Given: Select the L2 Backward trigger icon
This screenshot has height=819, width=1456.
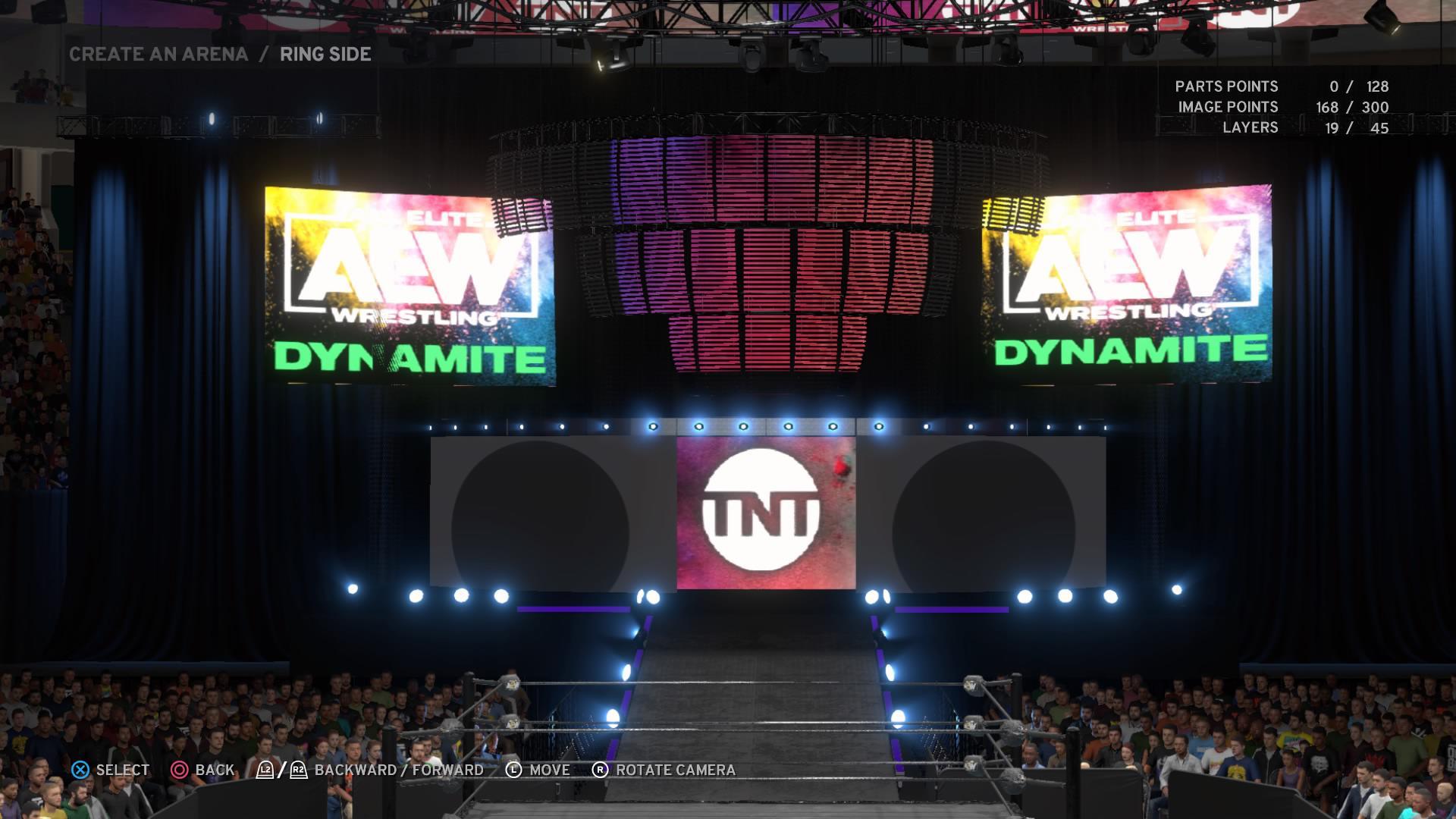Looking at the screenshot, I should click(264, 769).
